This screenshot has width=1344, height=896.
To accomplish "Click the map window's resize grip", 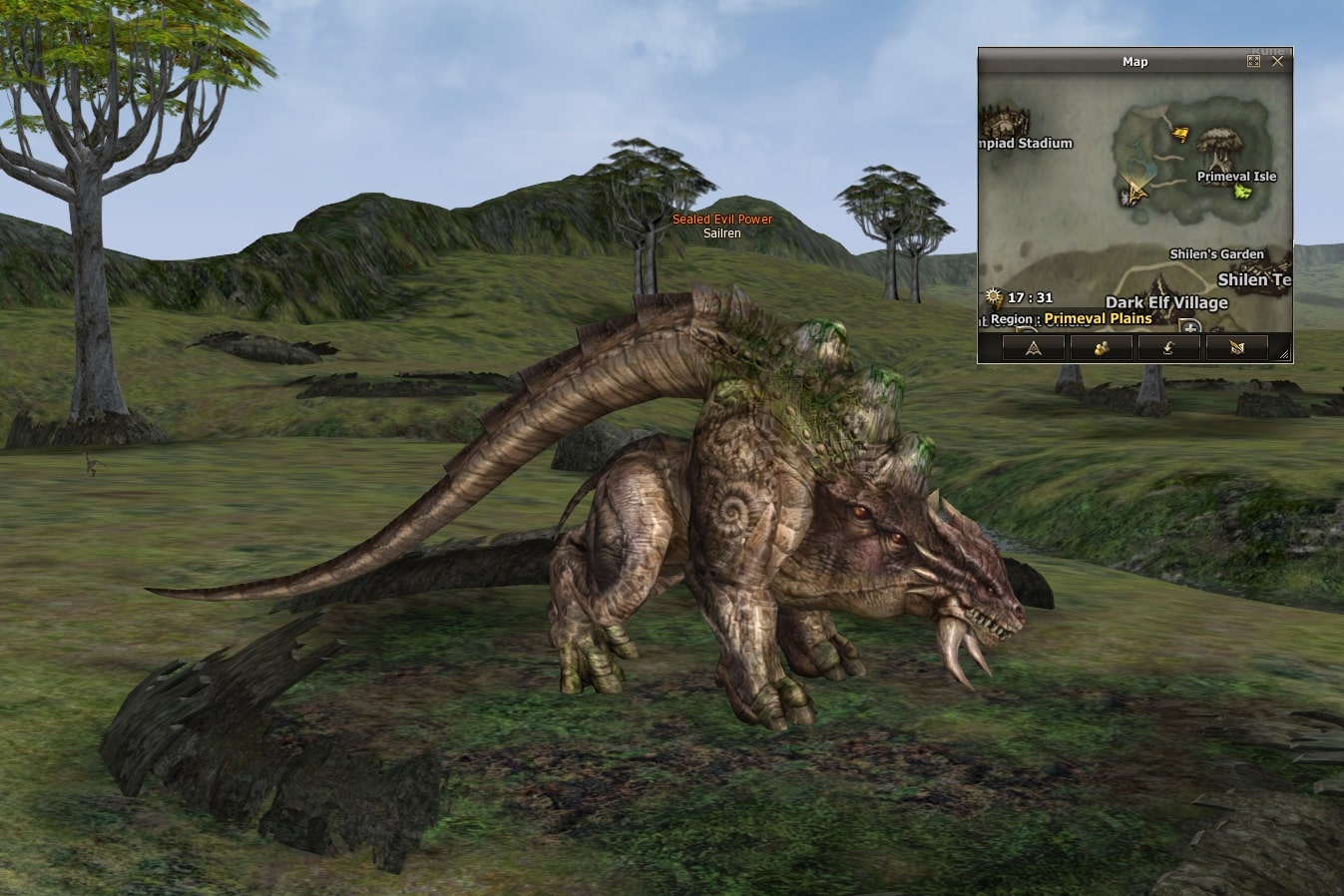I will click(x=1284, y=354).
